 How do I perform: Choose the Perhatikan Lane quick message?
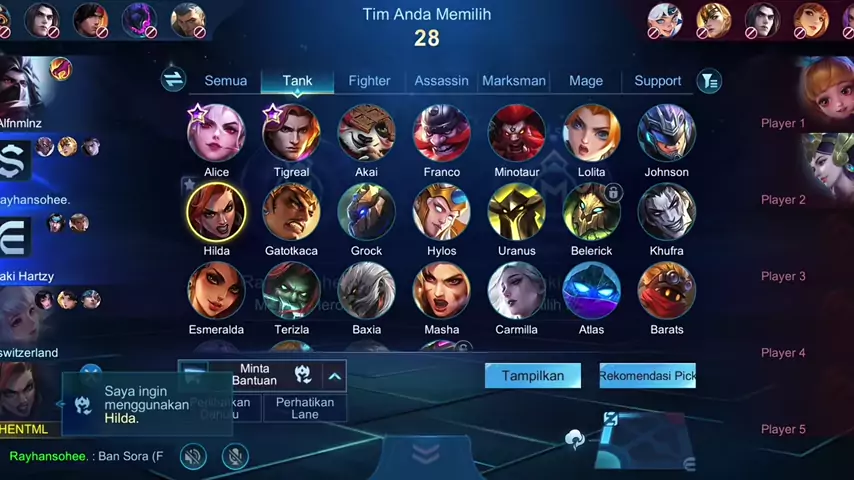click(305, 408)
